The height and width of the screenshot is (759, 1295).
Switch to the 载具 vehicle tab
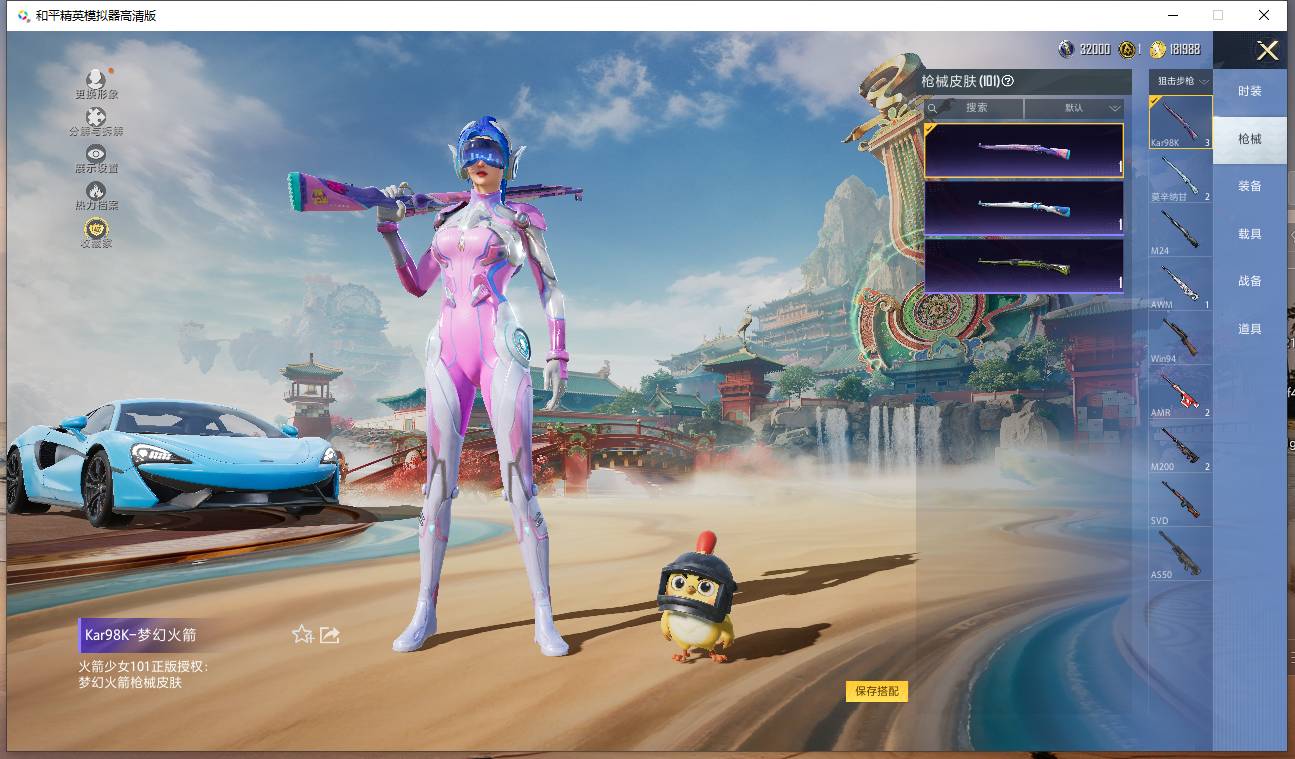1249,234
